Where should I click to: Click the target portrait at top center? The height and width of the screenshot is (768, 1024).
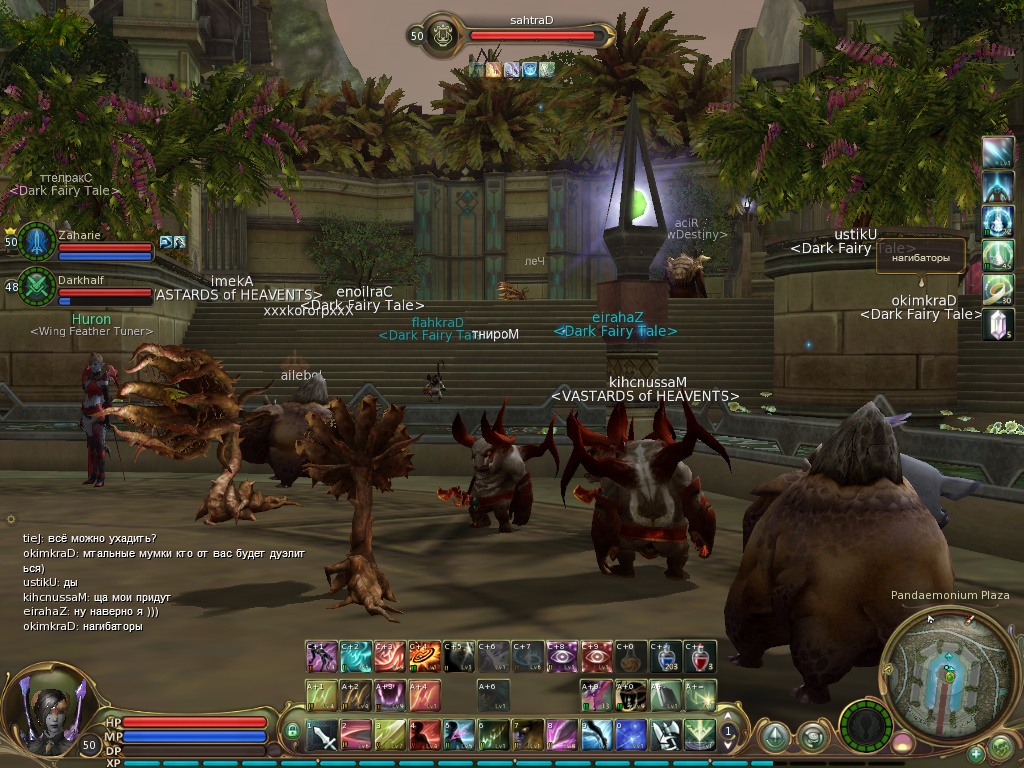(x=441, y=35)
